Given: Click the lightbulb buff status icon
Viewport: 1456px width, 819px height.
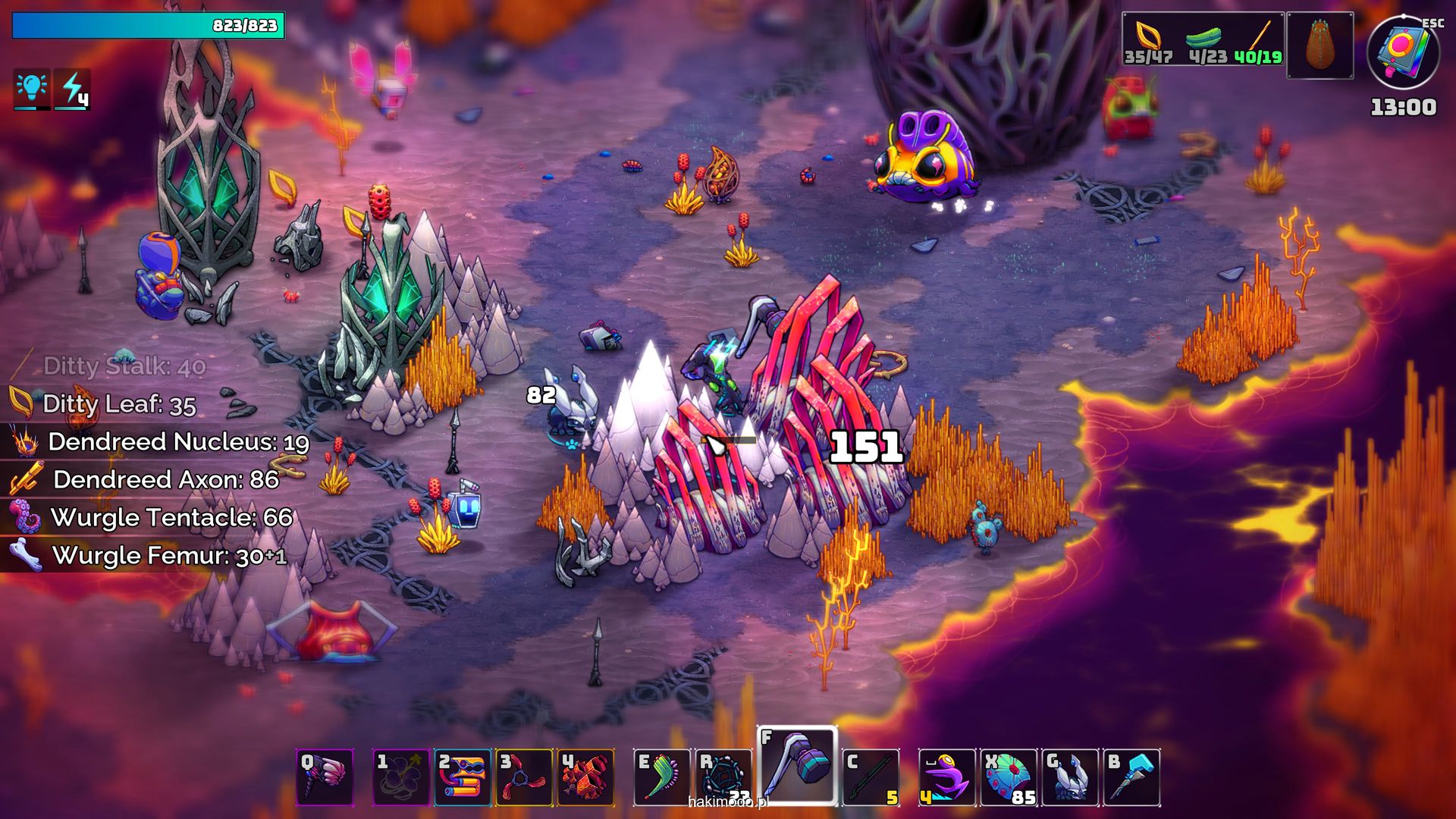Looking at the screenshot, I should point(32,89).
